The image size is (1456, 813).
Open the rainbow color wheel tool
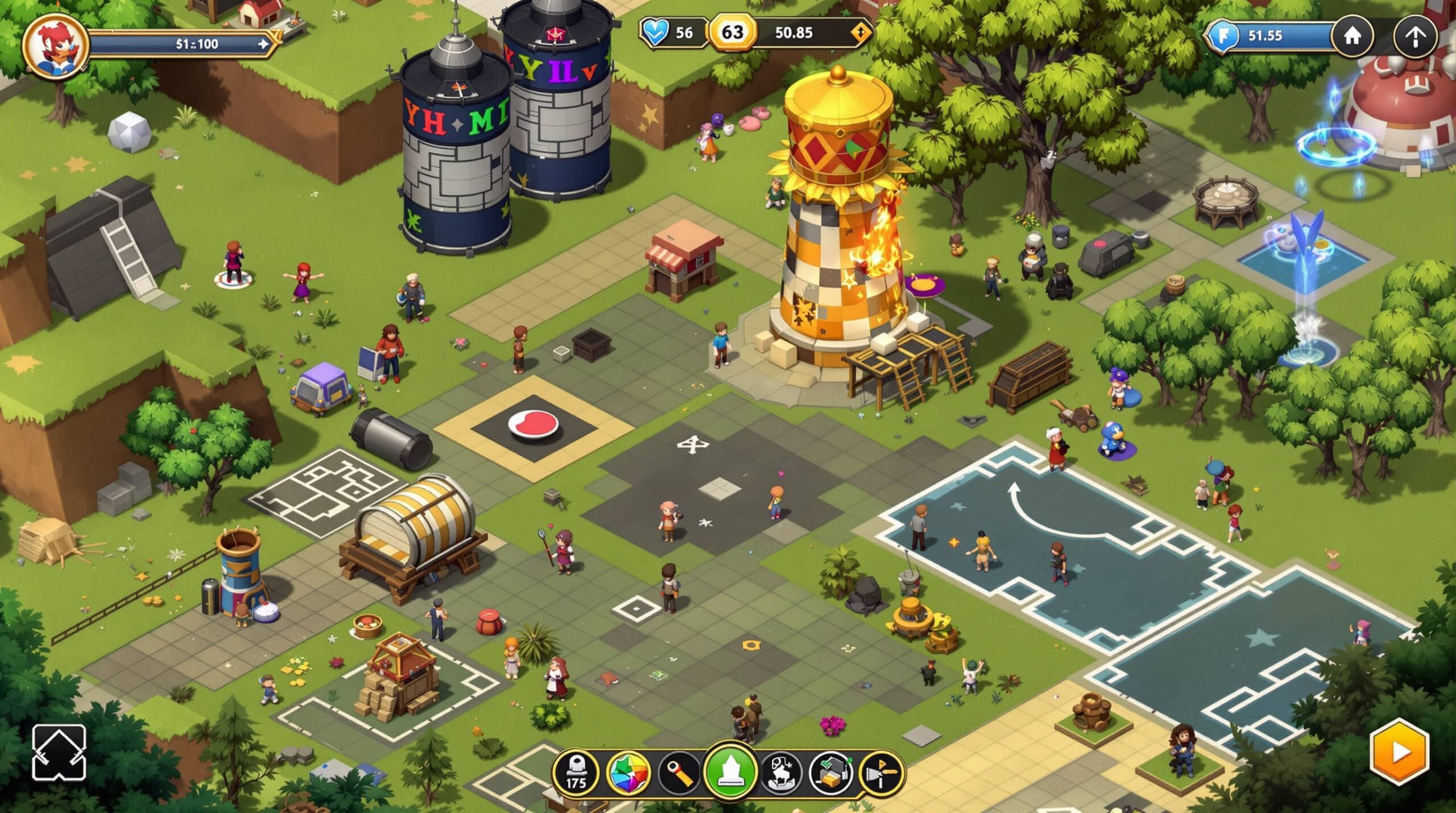pos(628,773)
